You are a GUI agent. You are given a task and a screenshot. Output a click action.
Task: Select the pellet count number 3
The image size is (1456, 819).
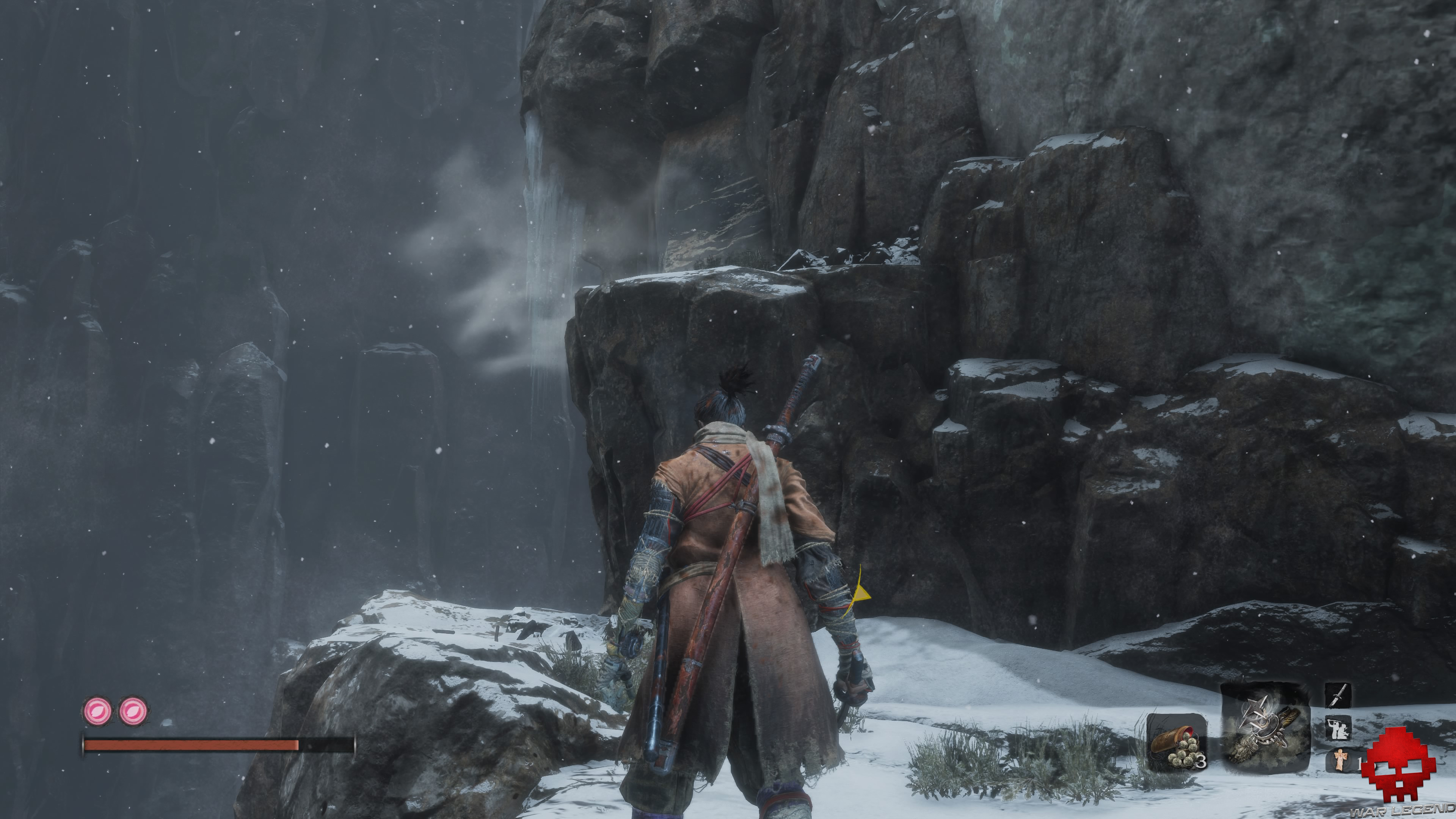[1203, 761]
